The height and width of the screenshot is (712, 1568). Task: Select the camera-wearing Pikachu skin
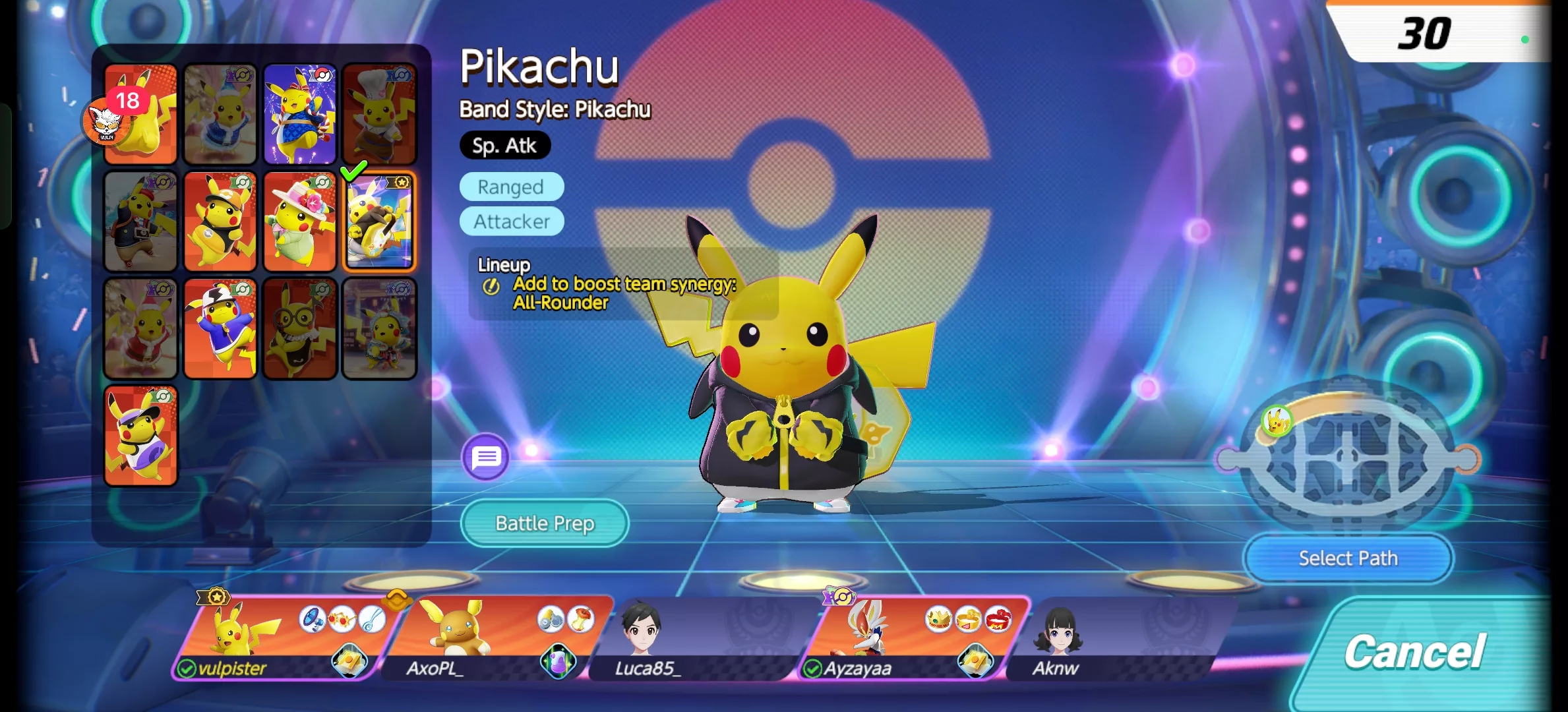click(x=141, y=222)
